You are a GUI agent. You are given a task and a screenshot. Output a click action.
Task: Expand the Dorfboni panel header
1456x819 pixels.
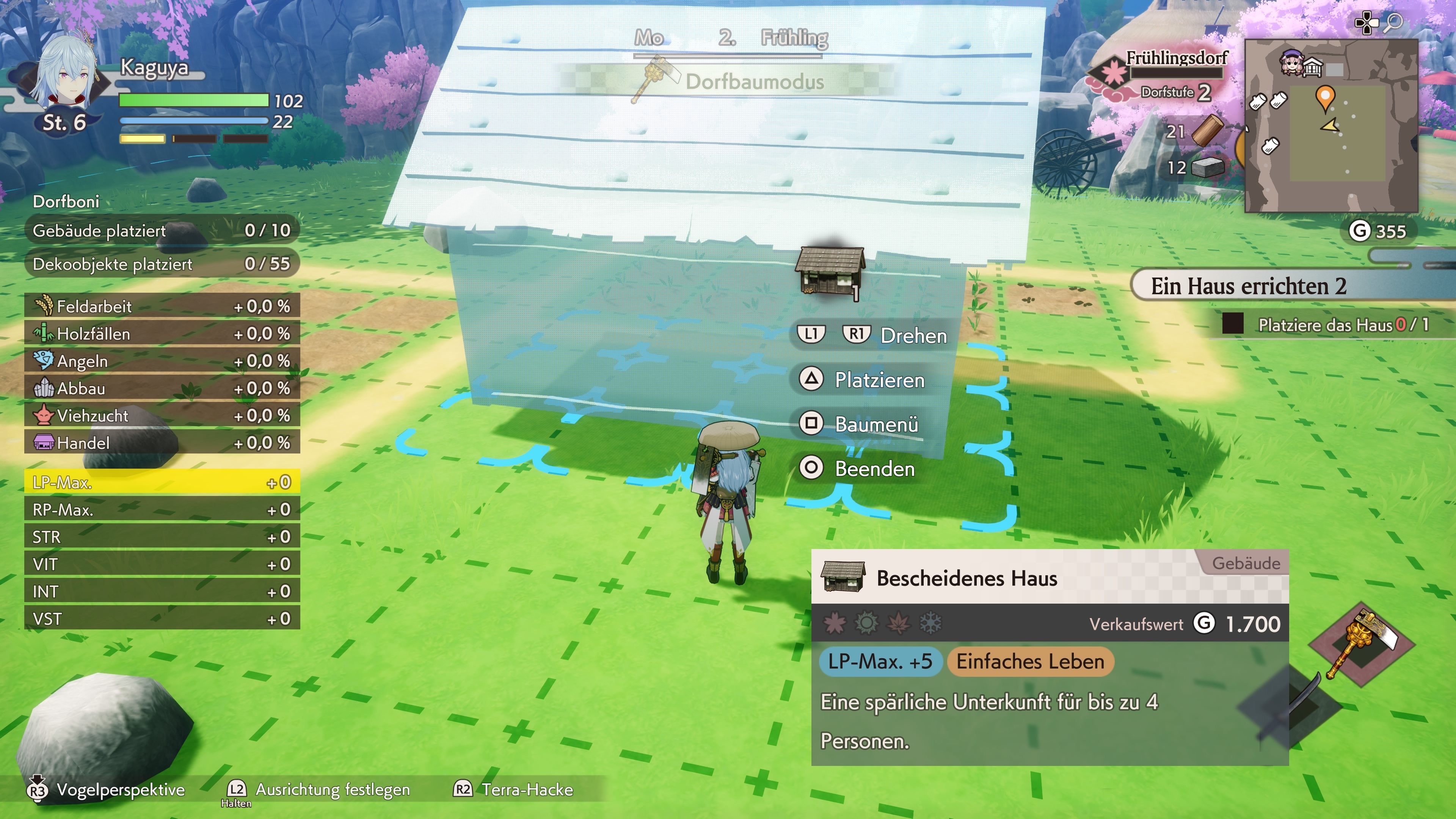coord(66,201)
